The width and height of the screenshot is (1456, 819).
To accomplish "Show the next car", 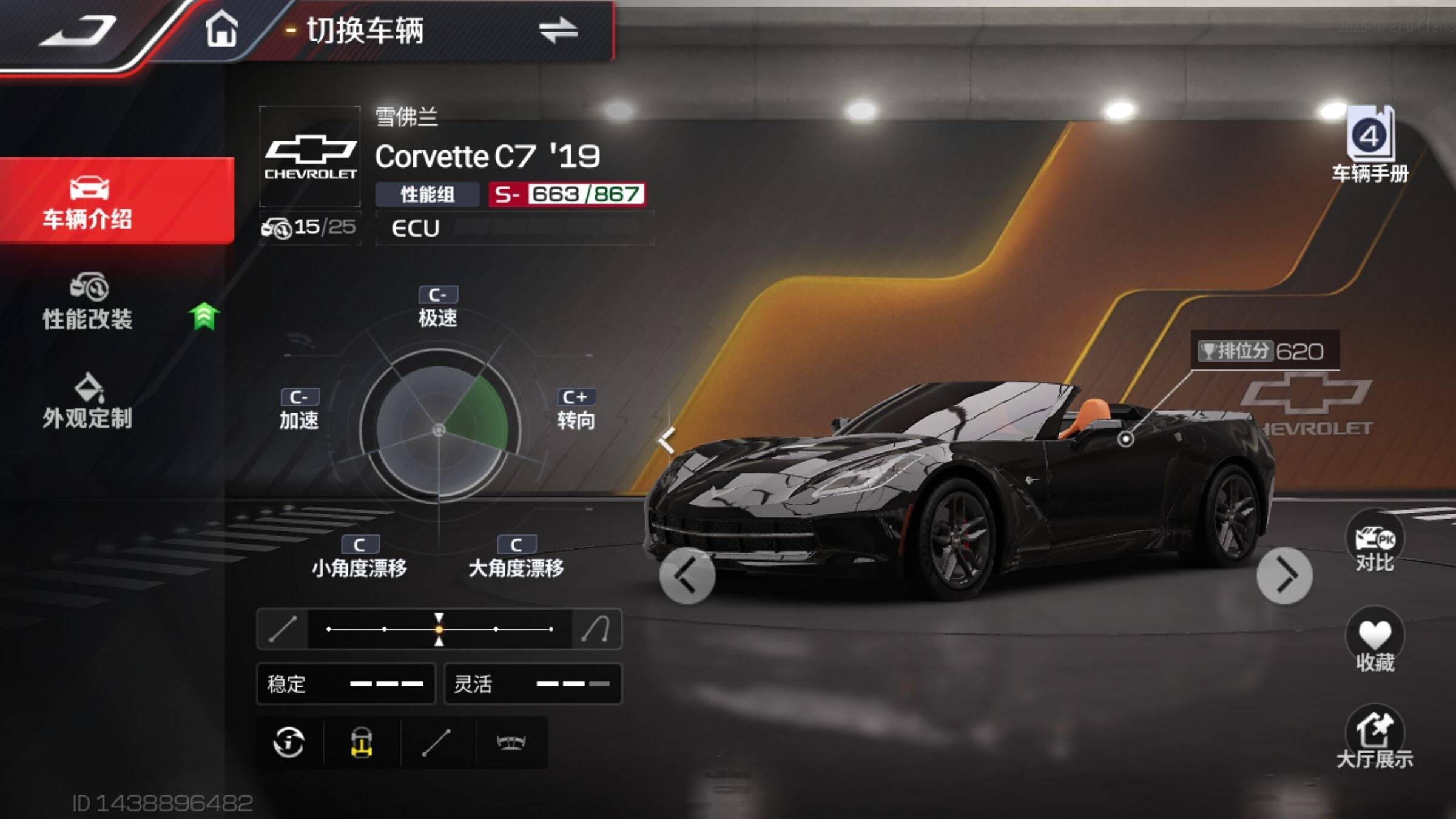I will click(x=1284, y=576).
